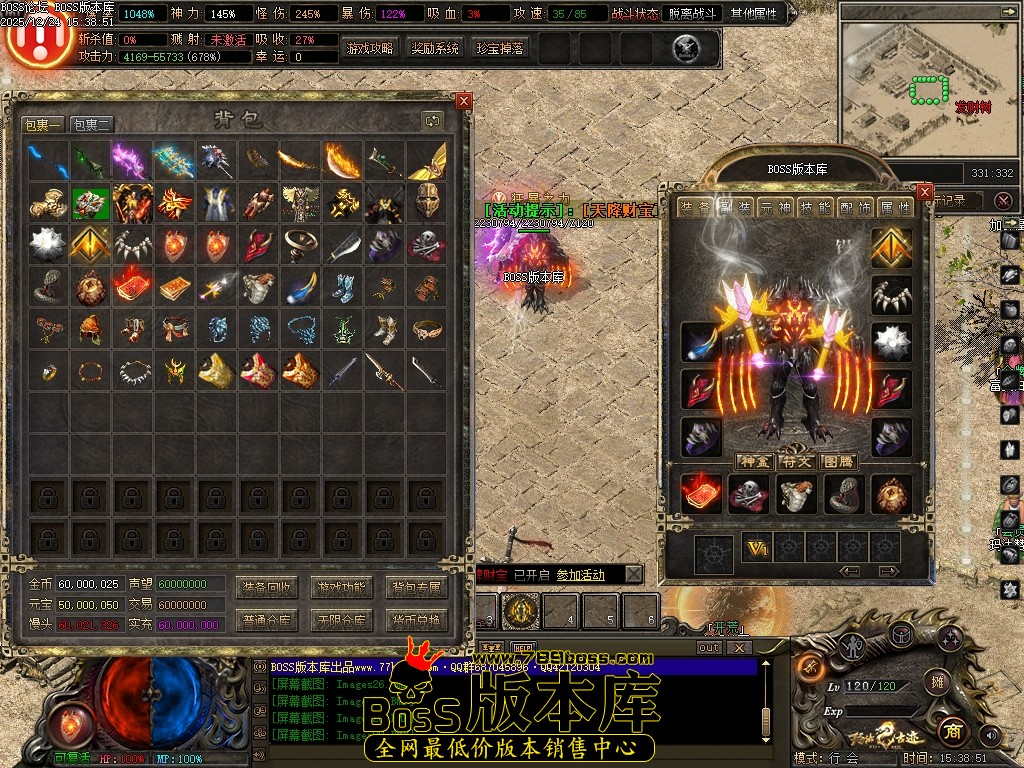1024x768 pixels.
Task: Show 其他属性 other attributes
Action: pos(757,14)
